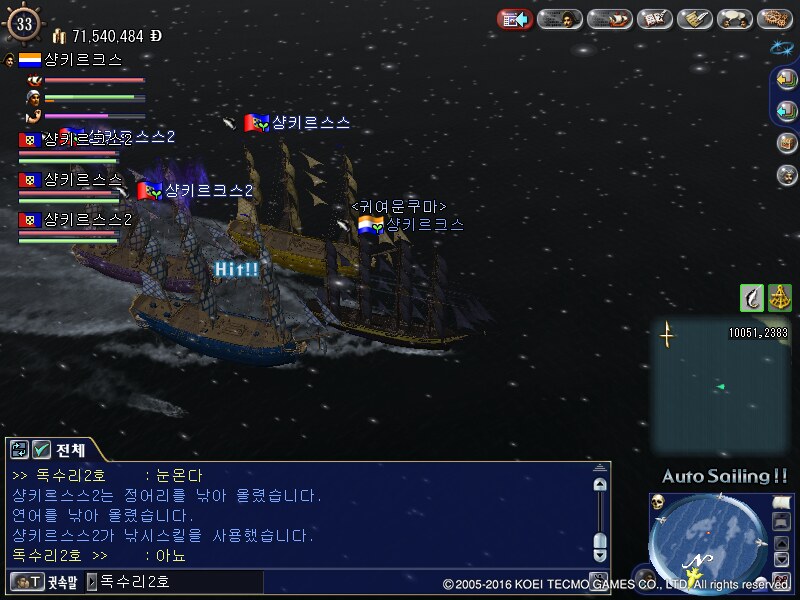The width and height of the screenshot is (800, 600).
Task: Open the treasure chest item button
Action: point(787,143)
